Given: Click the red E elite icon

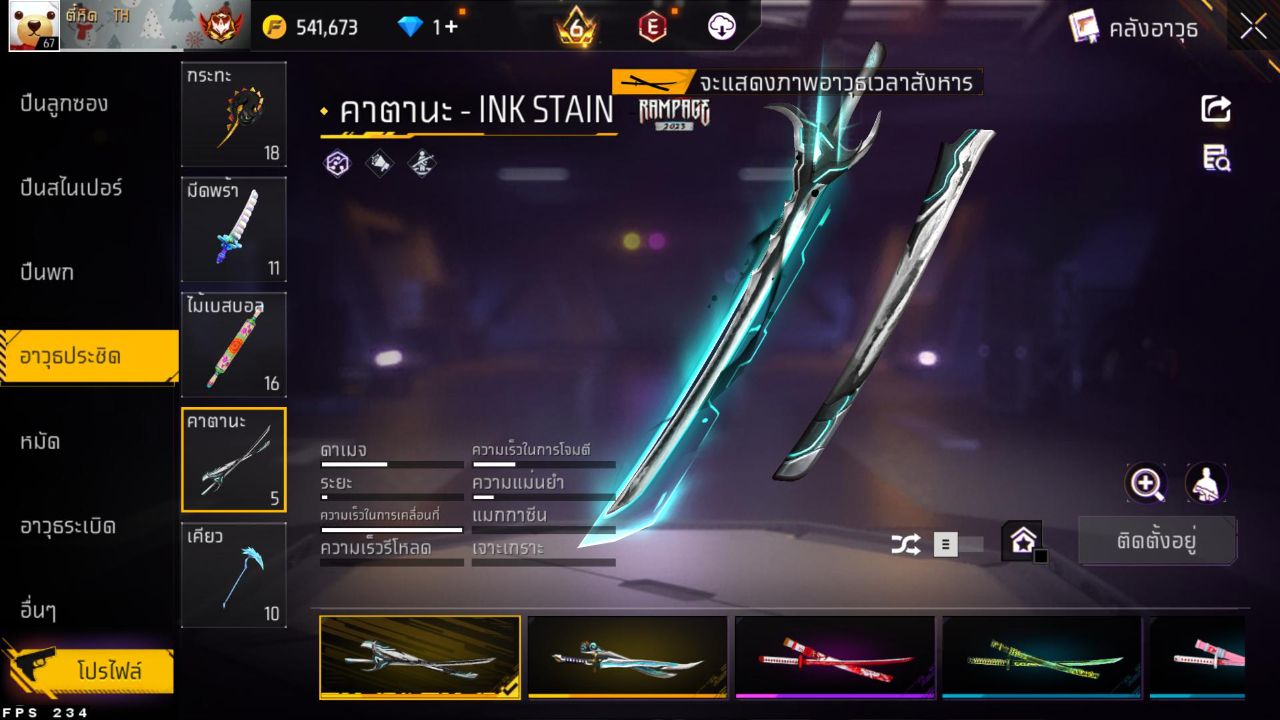Looking at the screenshot, I should click(x=652, y=27).
